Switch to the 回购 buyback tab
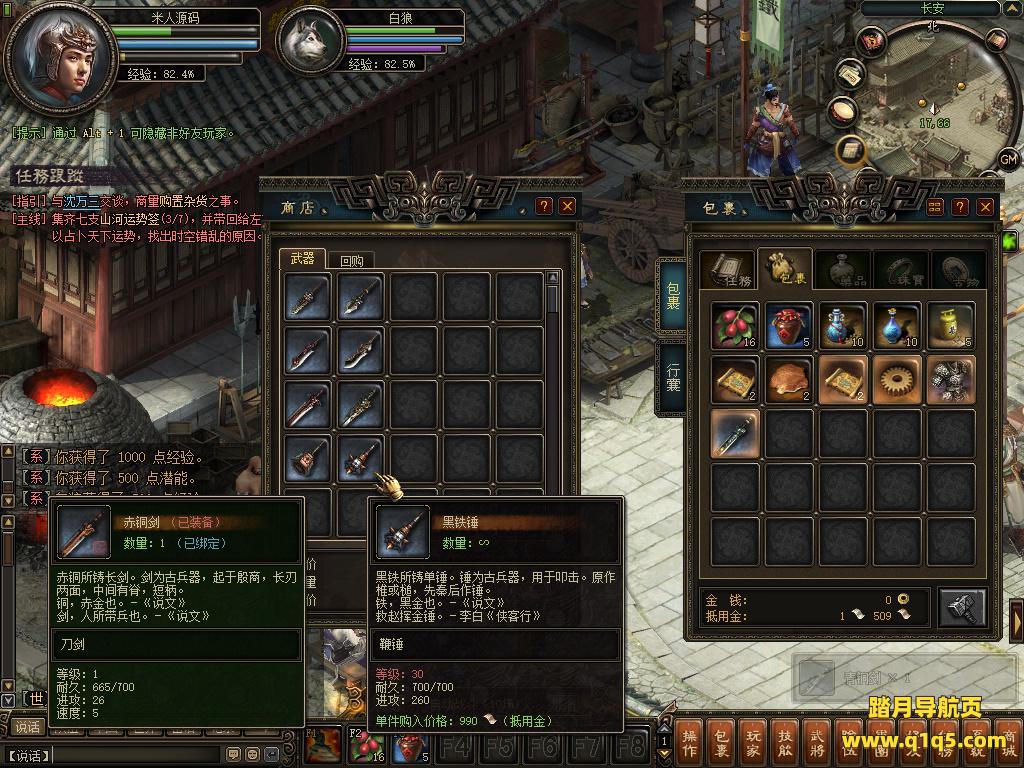The width and height of the screenshot is (1024, 768). click(x=351, y=260)
